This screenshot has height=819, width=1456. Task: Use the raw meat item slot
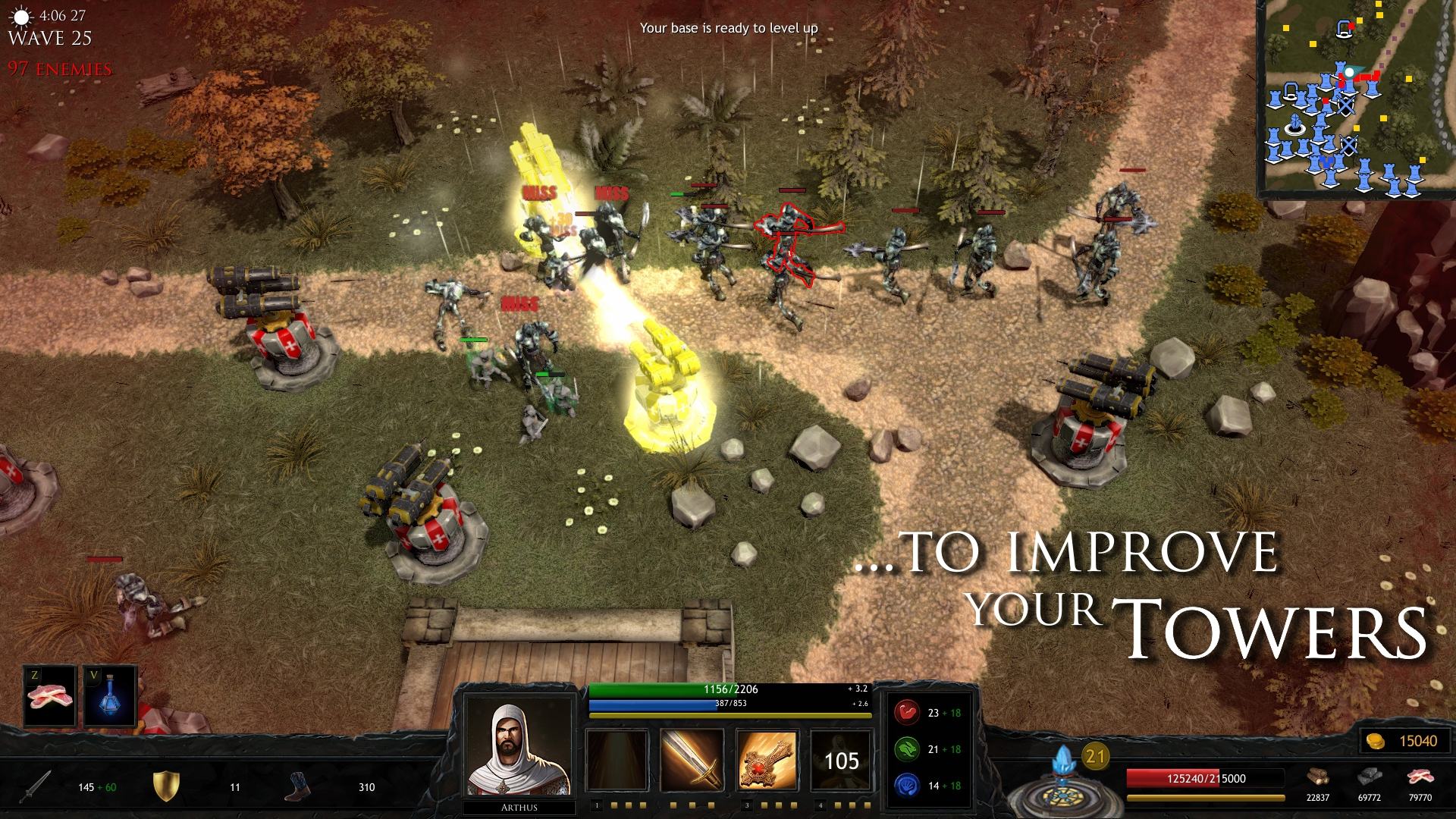click(50, 697)
